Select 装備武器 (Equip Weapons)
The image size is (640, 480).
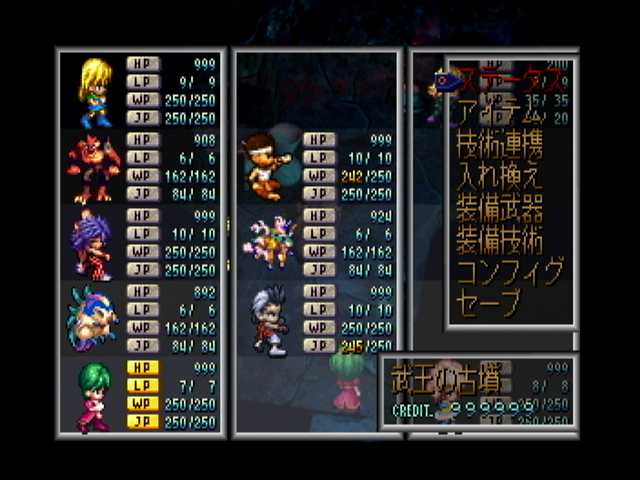(x=499, y=208)
